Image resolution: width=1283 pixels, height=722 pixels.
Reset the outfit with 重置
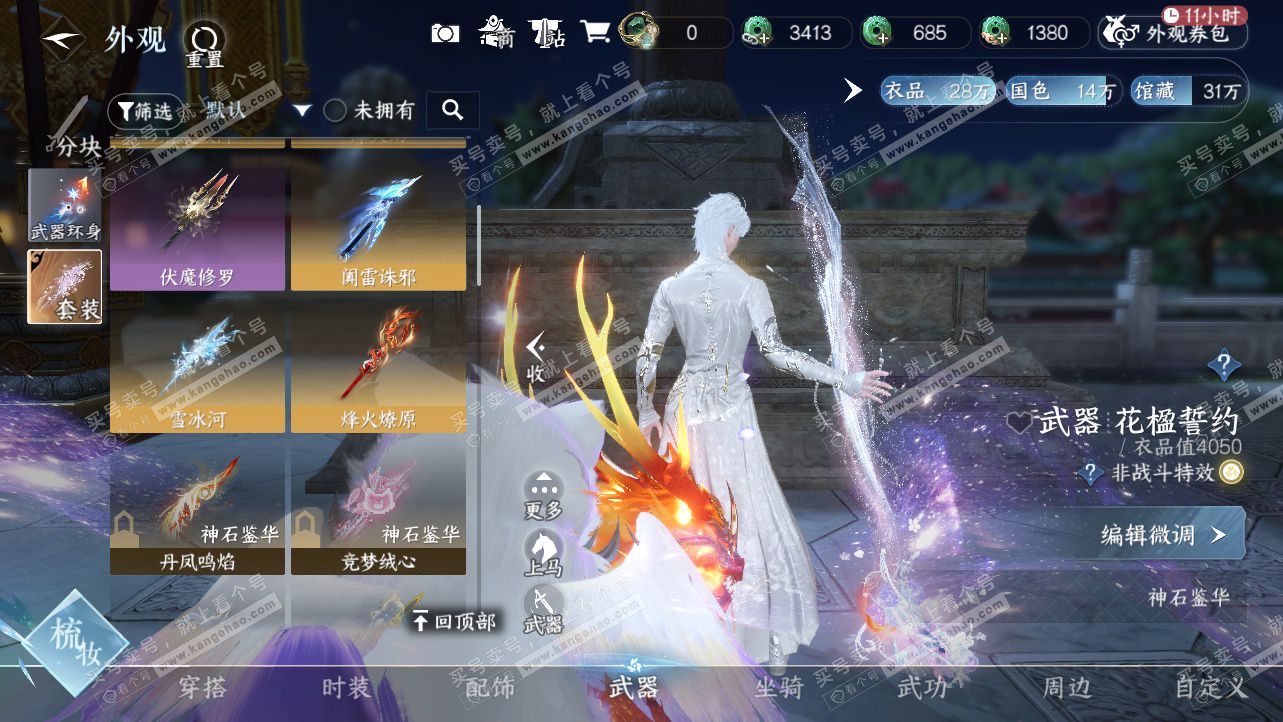coord(204,44)
